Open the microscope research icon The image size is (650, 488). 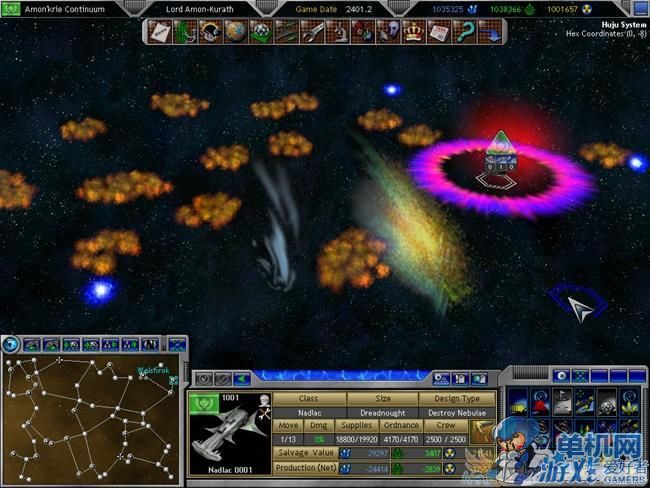coord(340,33)
